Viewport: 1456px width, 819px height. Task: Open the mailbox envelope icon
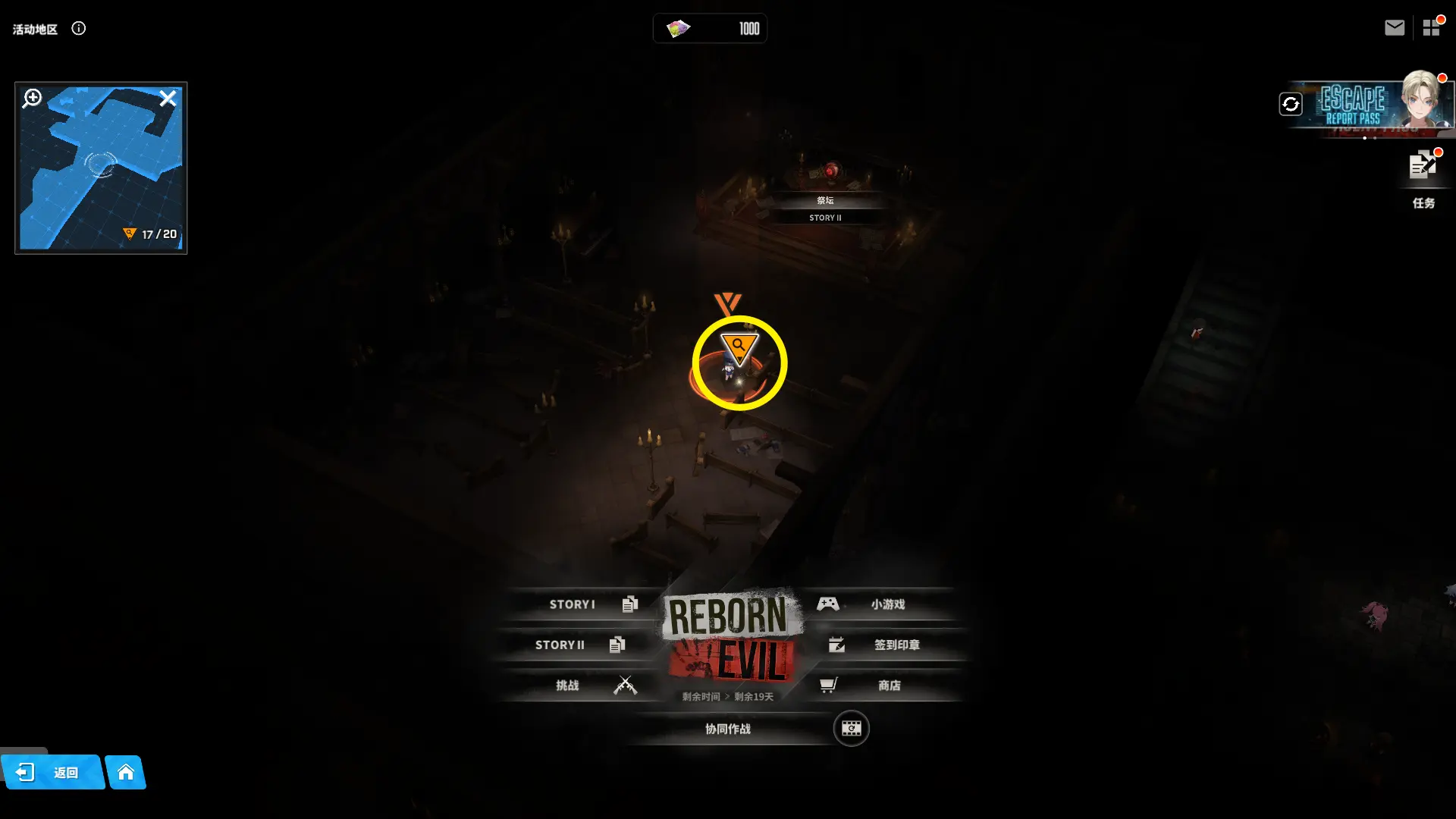[1394, 28]
